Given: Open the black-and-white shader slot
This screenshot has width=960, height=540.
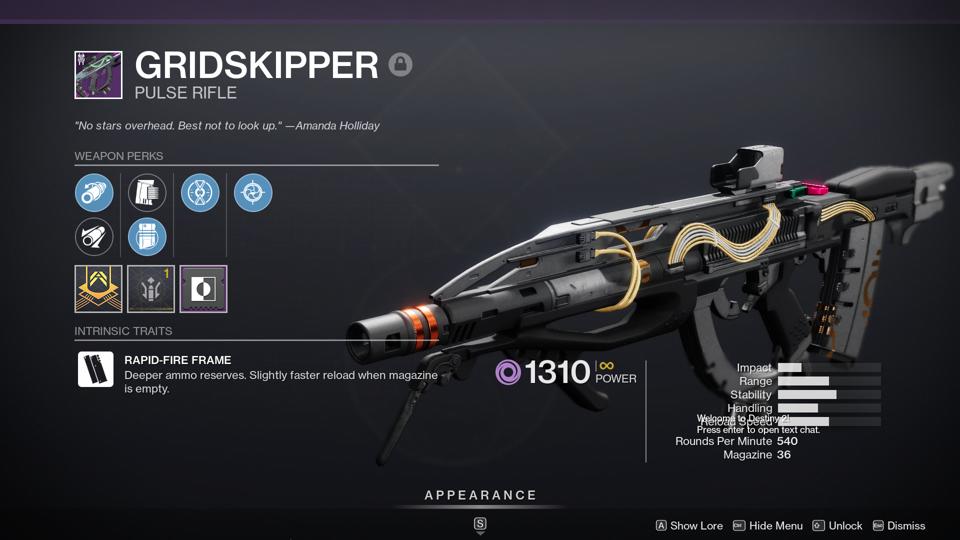Looking at the screenshot, I should click(203, 289).
